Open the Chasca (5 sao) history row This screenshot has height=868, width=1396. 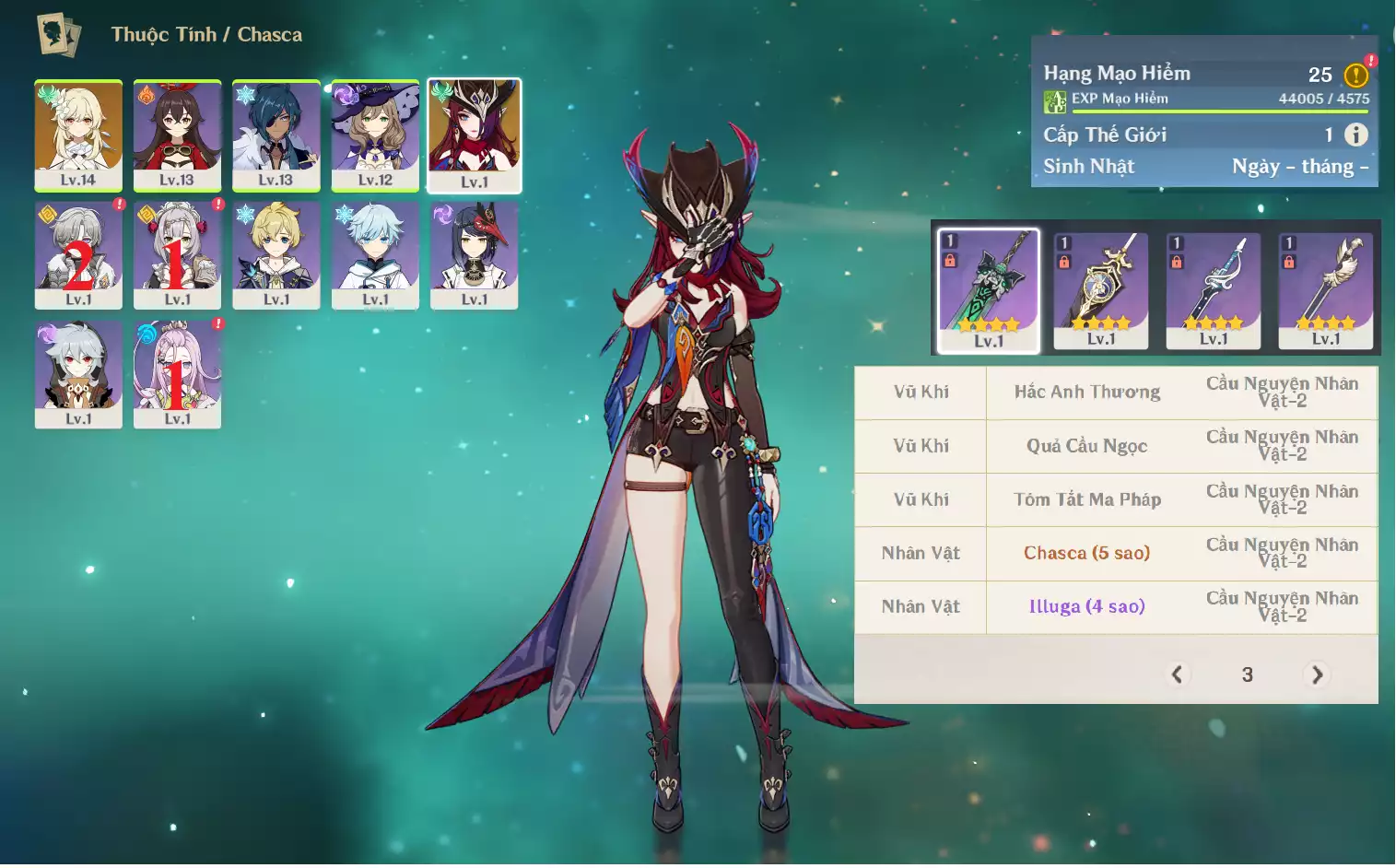(x=1086, y=553)
